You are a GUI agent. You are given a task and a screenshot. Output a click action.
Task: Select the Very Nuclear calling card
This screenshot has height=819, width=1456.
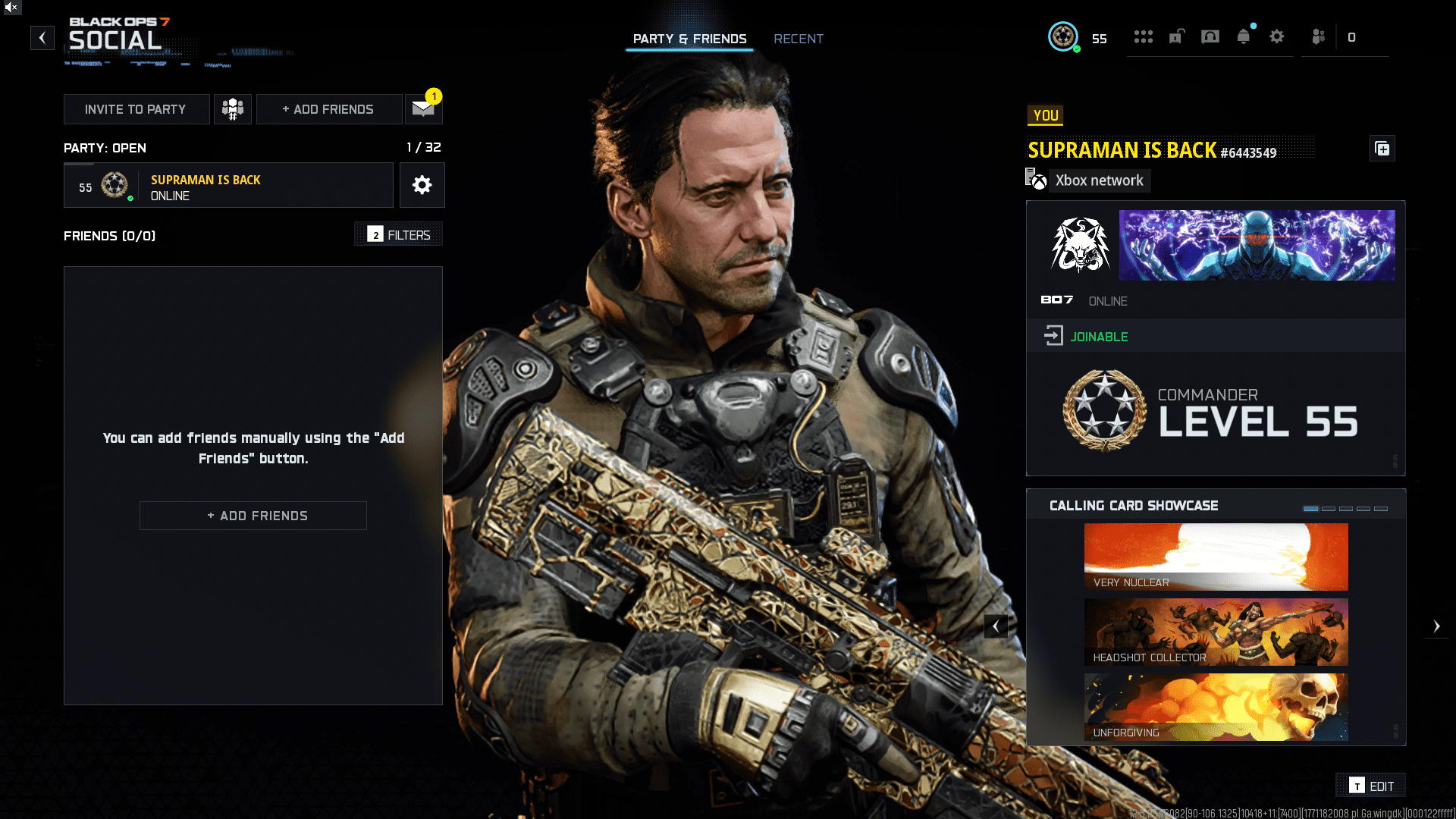tap(1216, 557)
